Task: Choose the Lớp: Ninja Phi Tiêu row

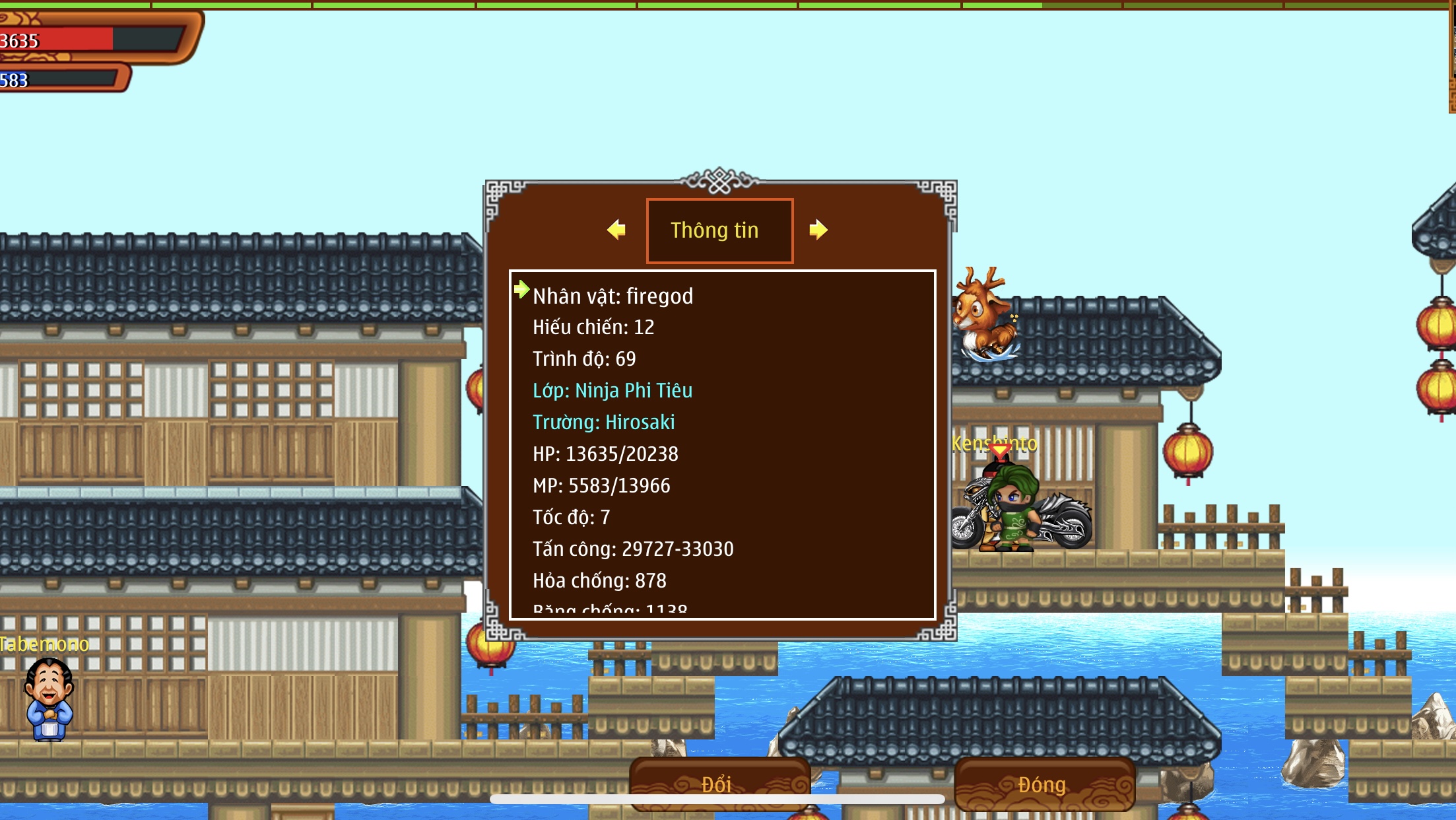Action: (x=612, y=391)
